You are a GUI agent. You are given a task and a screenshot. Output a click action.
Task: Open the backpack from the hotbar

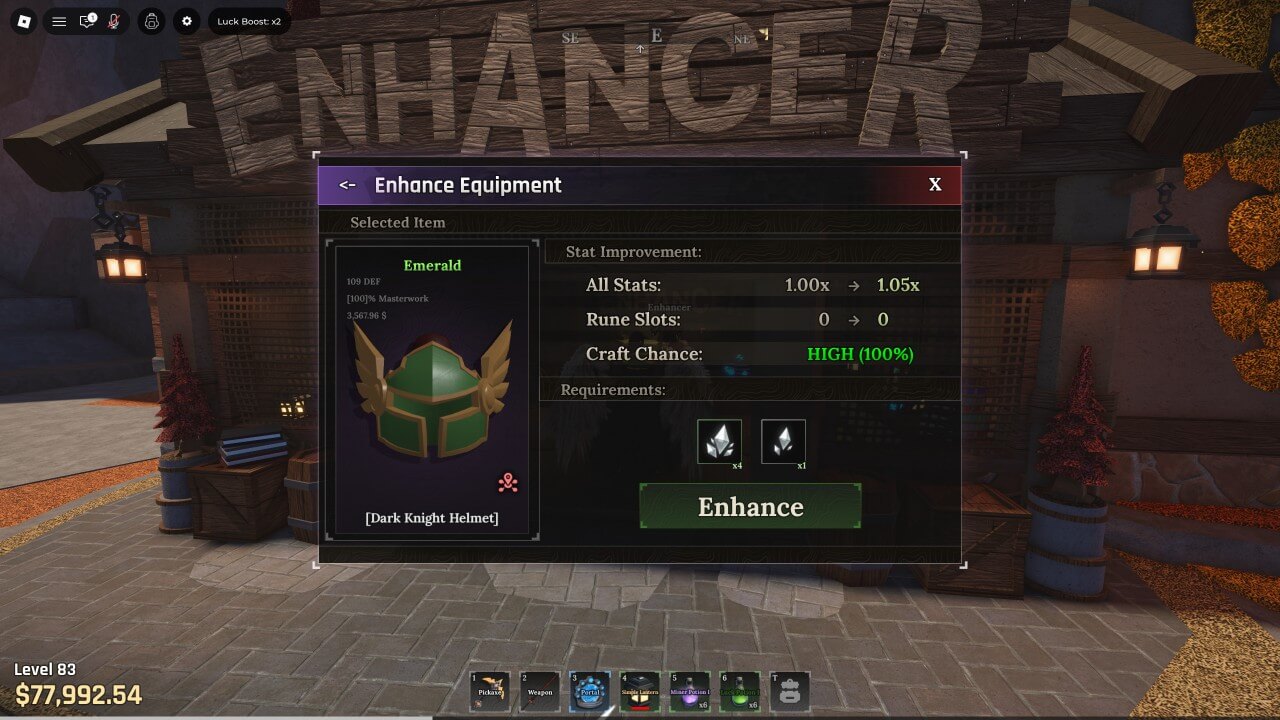point(790,691)
